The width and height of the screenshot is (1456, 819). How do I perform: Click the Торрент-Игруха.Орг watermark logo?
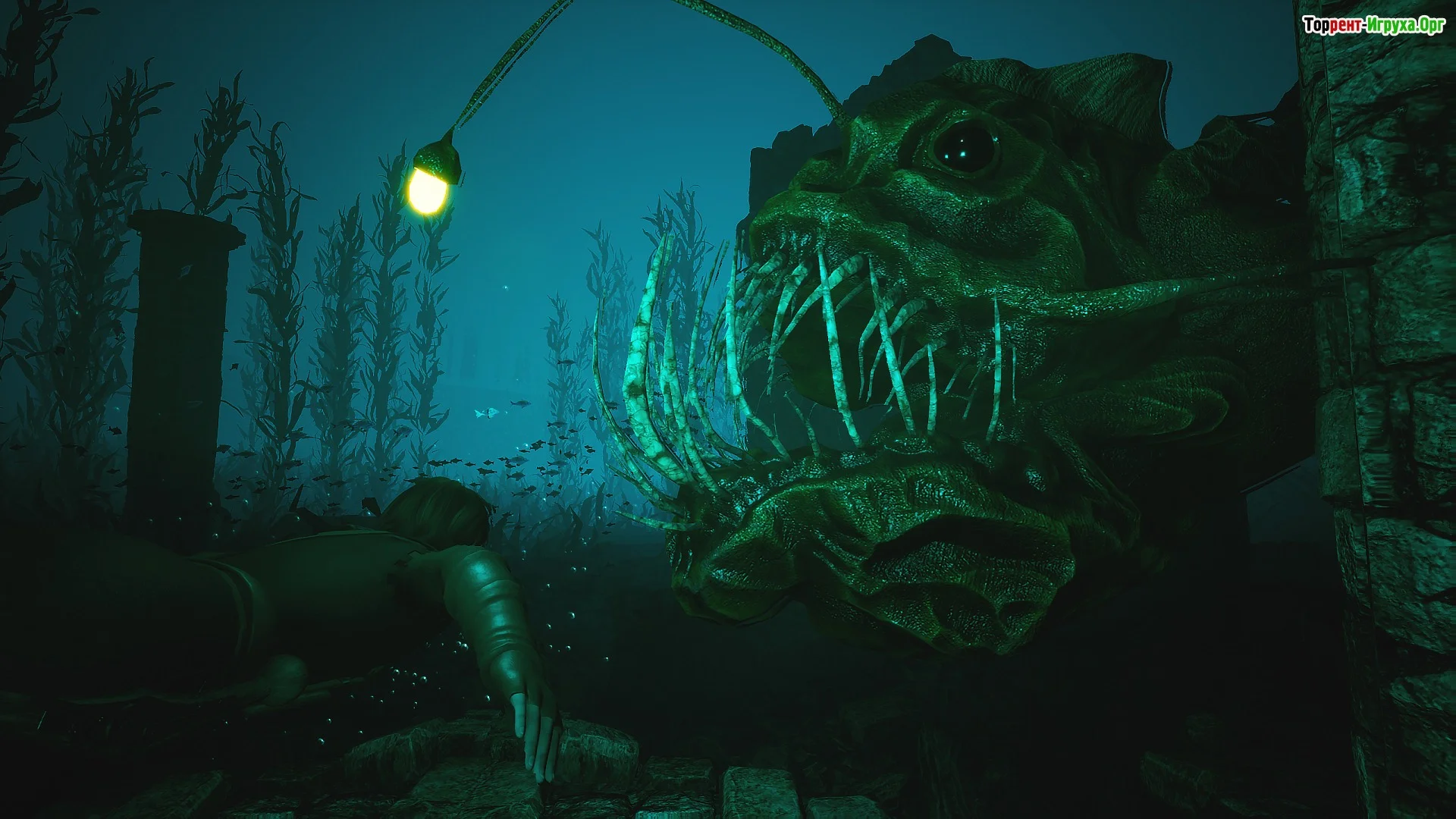pyautogui.click(x=1373, y=26)
